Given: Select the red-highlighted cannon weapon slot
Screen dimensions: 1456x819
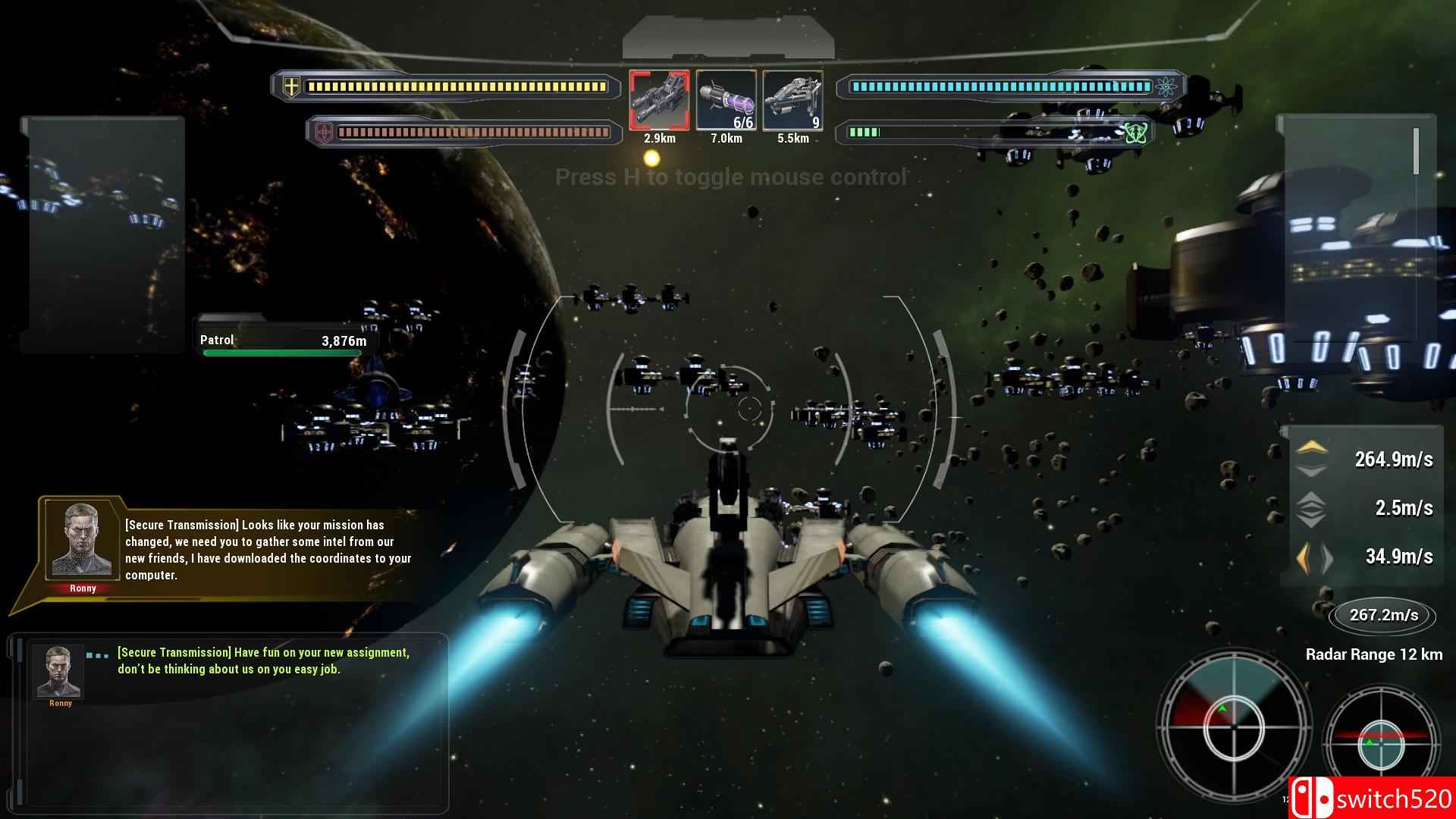Looking at the screenshot, I should (x=659, y=101).
